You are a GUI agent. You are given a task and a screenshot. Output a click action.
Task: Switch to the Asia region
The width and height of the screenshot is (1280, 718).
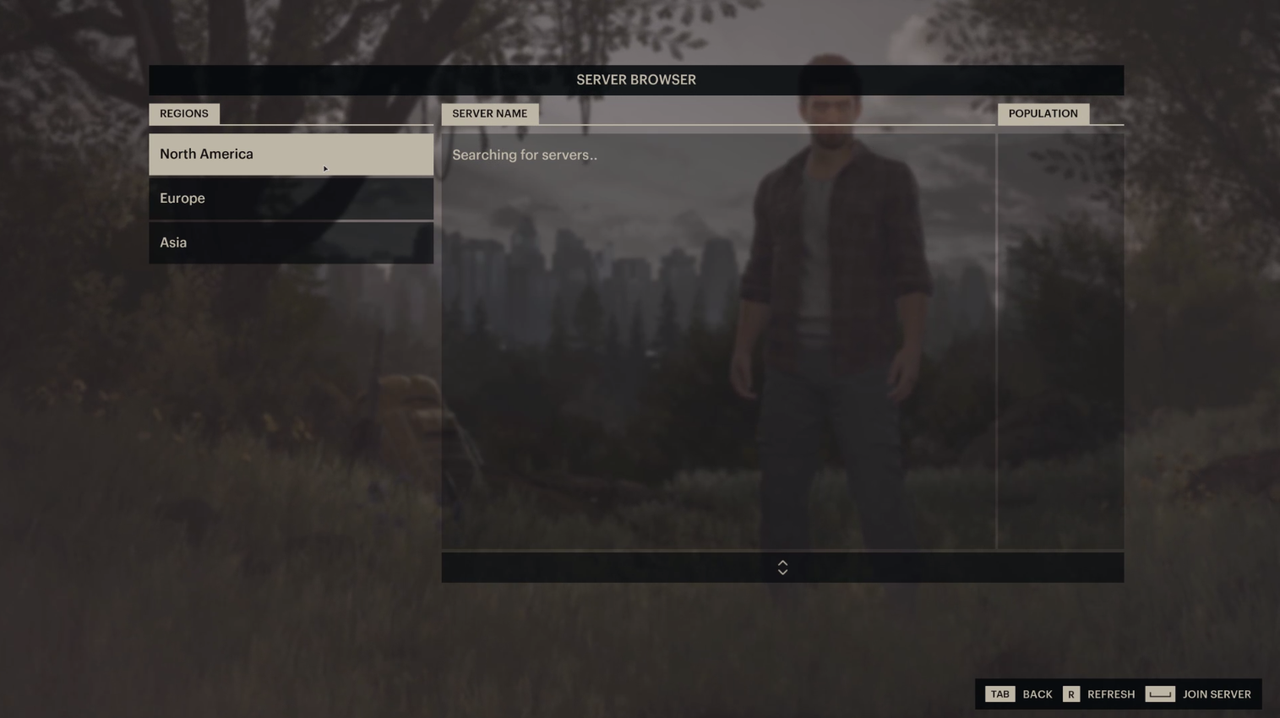(290, 242)
